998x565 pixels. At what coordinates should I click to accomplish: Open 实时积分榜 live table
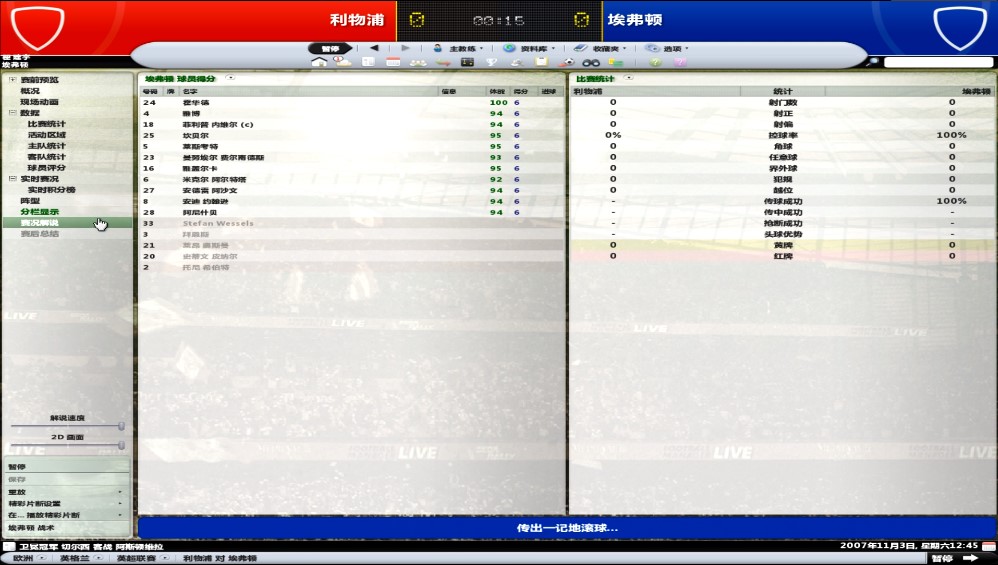pos(51,190)
